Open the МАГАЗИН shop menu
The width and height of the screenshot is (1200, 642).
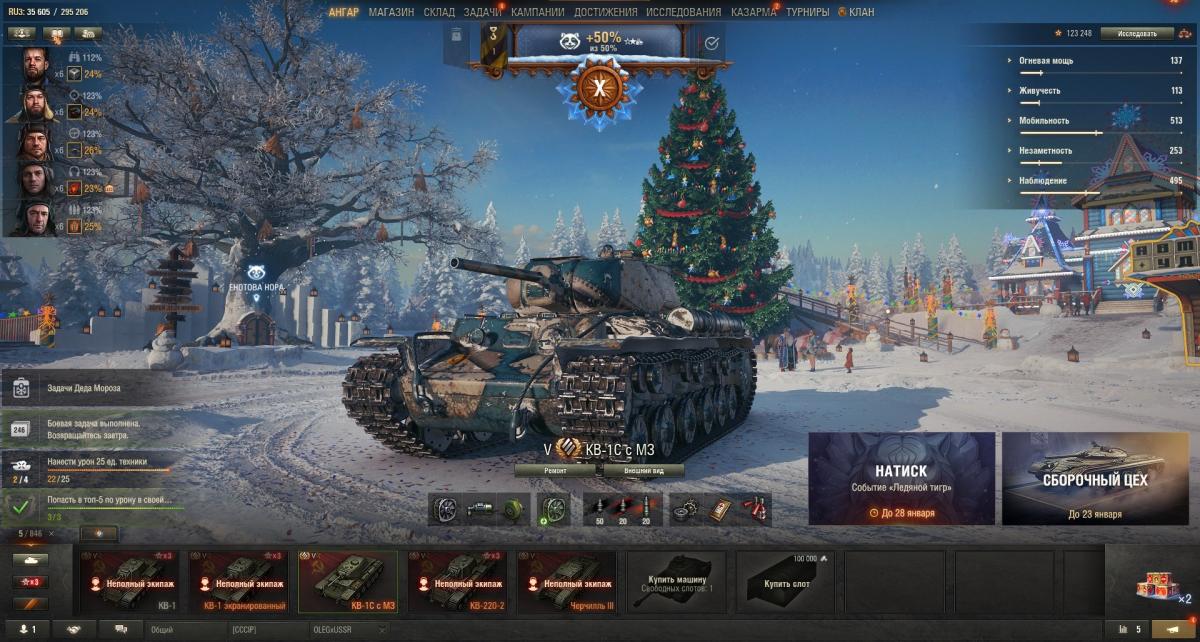[x=391, y=12]
